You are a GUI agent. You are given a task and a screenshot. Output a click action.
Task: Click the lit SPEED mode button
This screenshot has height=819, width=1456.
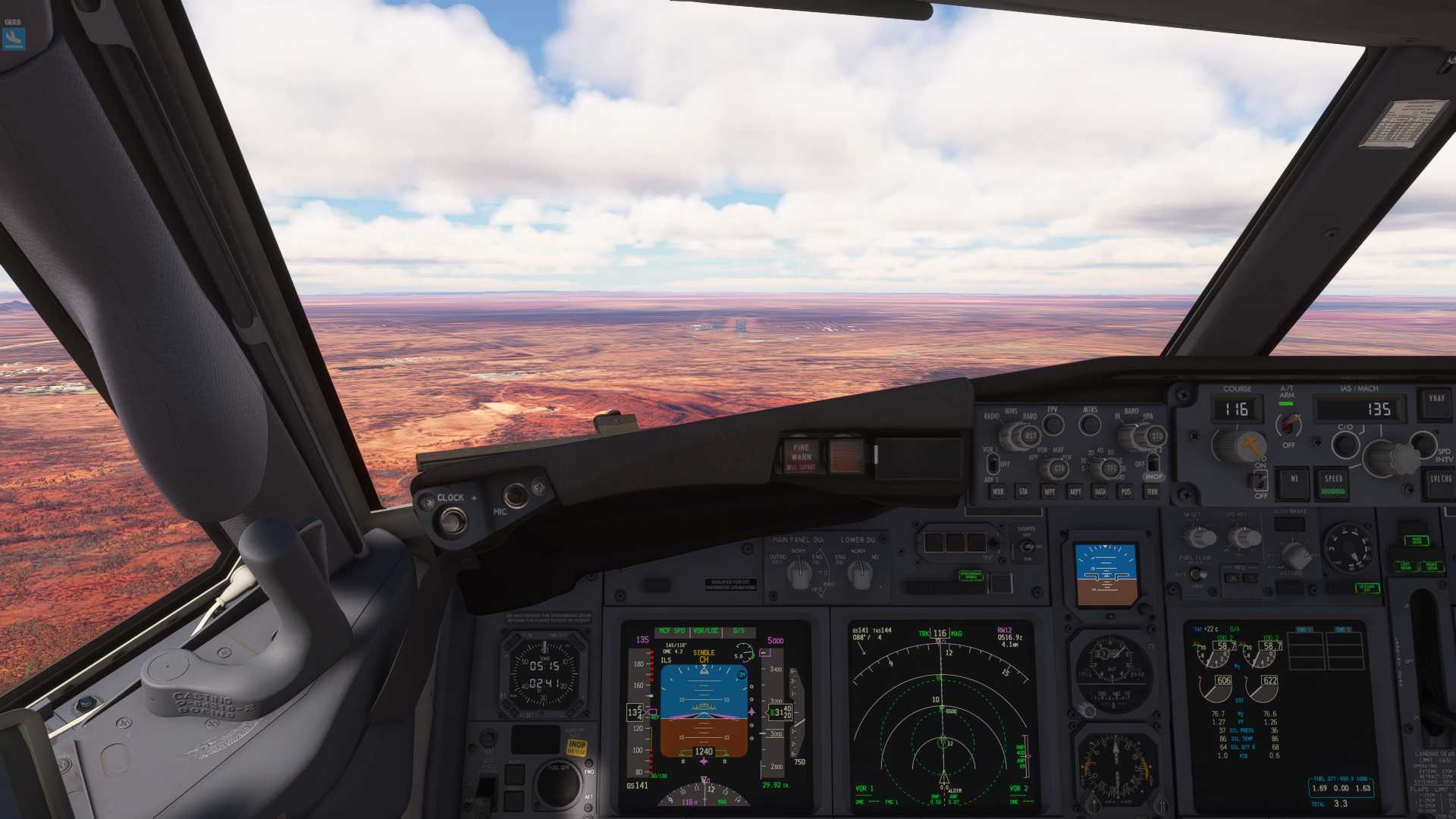(1333, 482)
